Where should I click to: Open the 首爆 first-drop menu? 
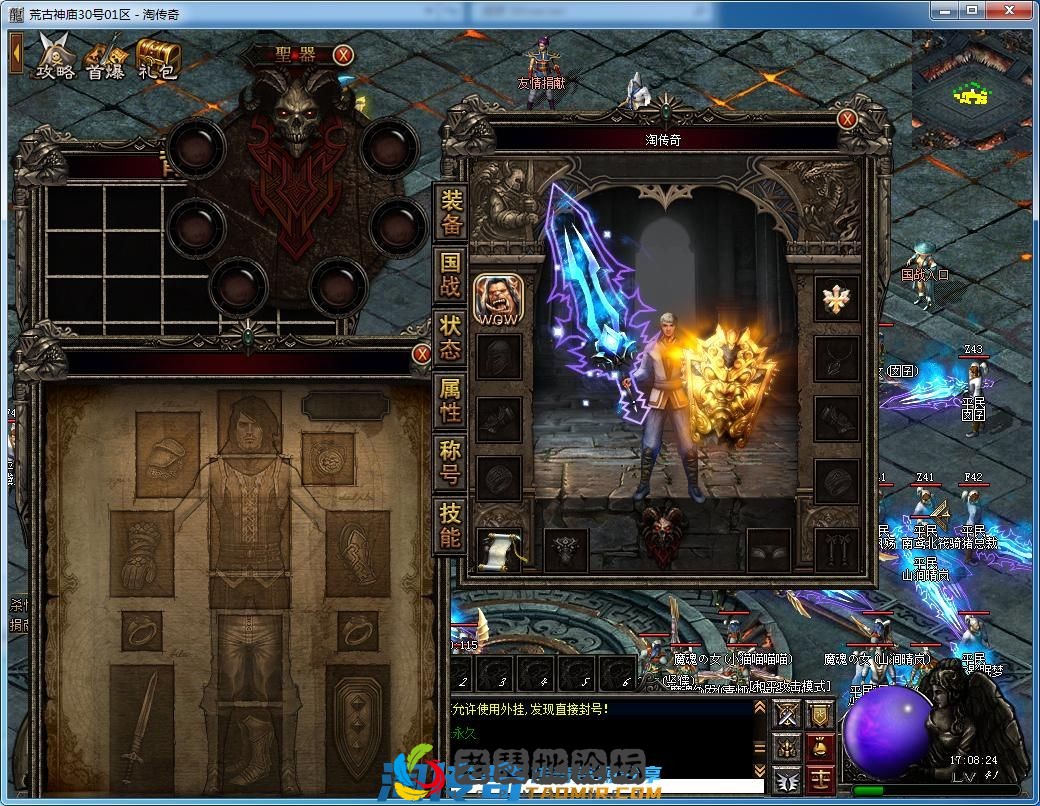105,56
